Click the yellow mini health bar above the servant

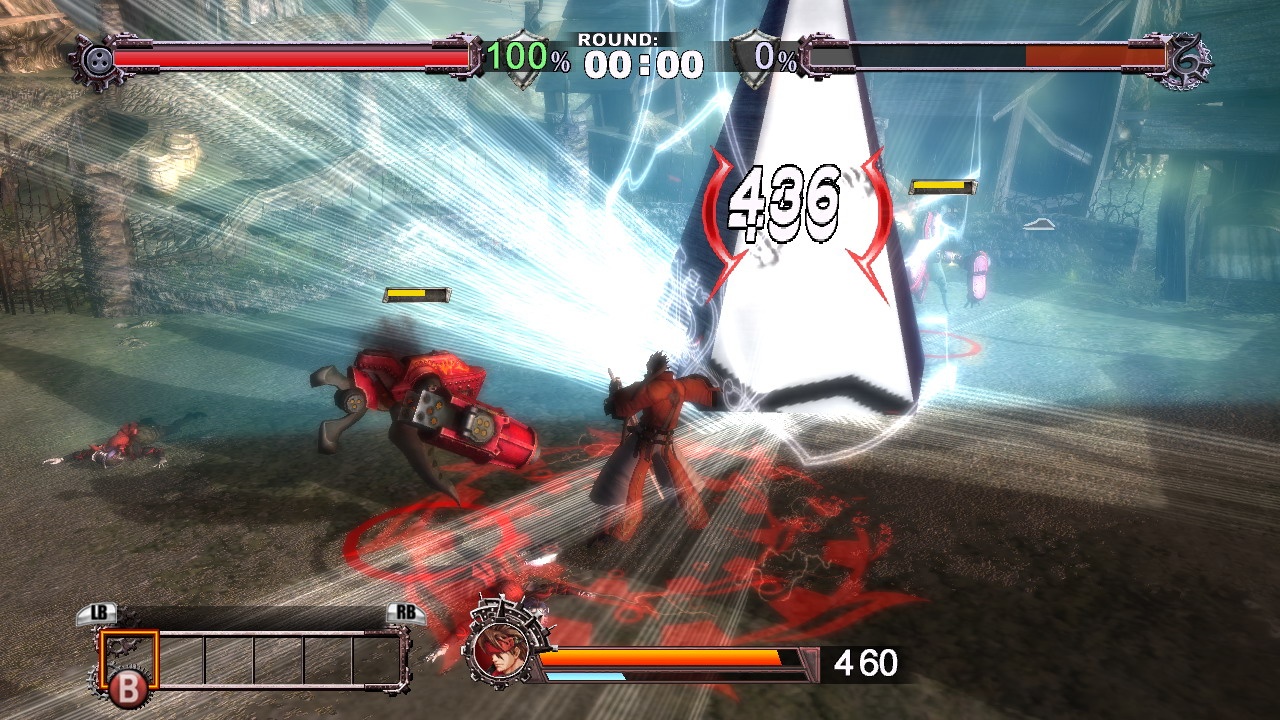click(414, 294)
